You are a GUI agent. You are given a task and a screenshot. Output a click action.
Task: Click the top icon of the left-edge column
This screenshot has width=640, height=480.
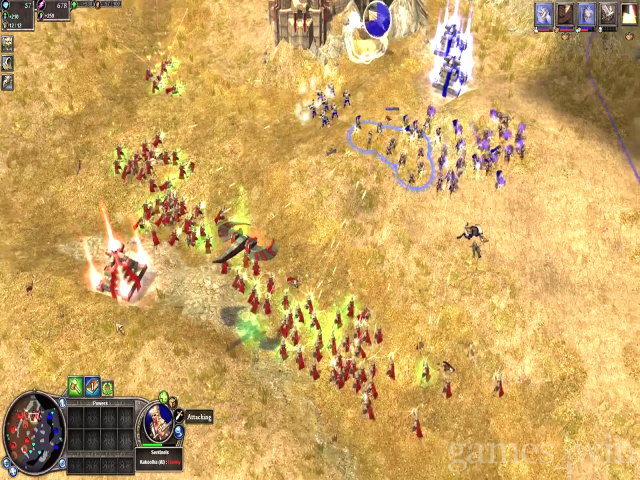coord(7,44)
